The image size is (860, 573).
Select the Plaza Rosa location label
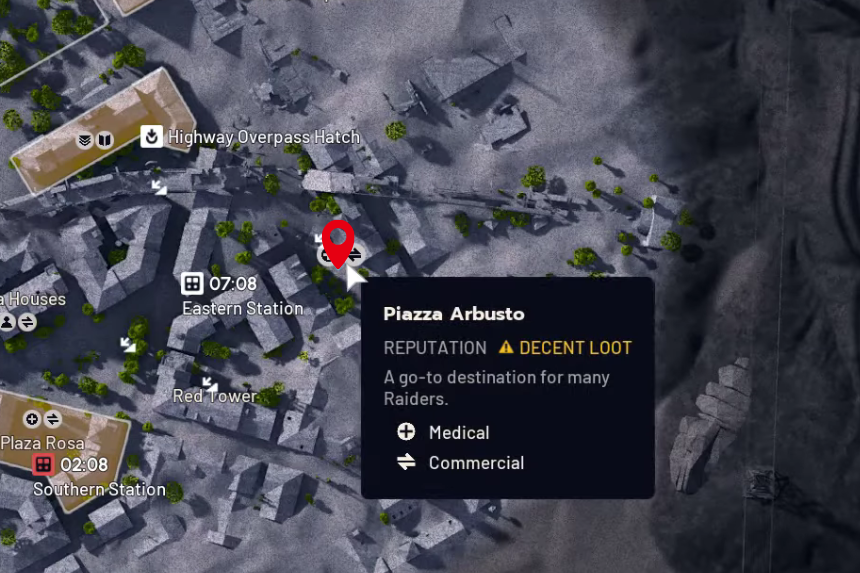tap(42, 442)
